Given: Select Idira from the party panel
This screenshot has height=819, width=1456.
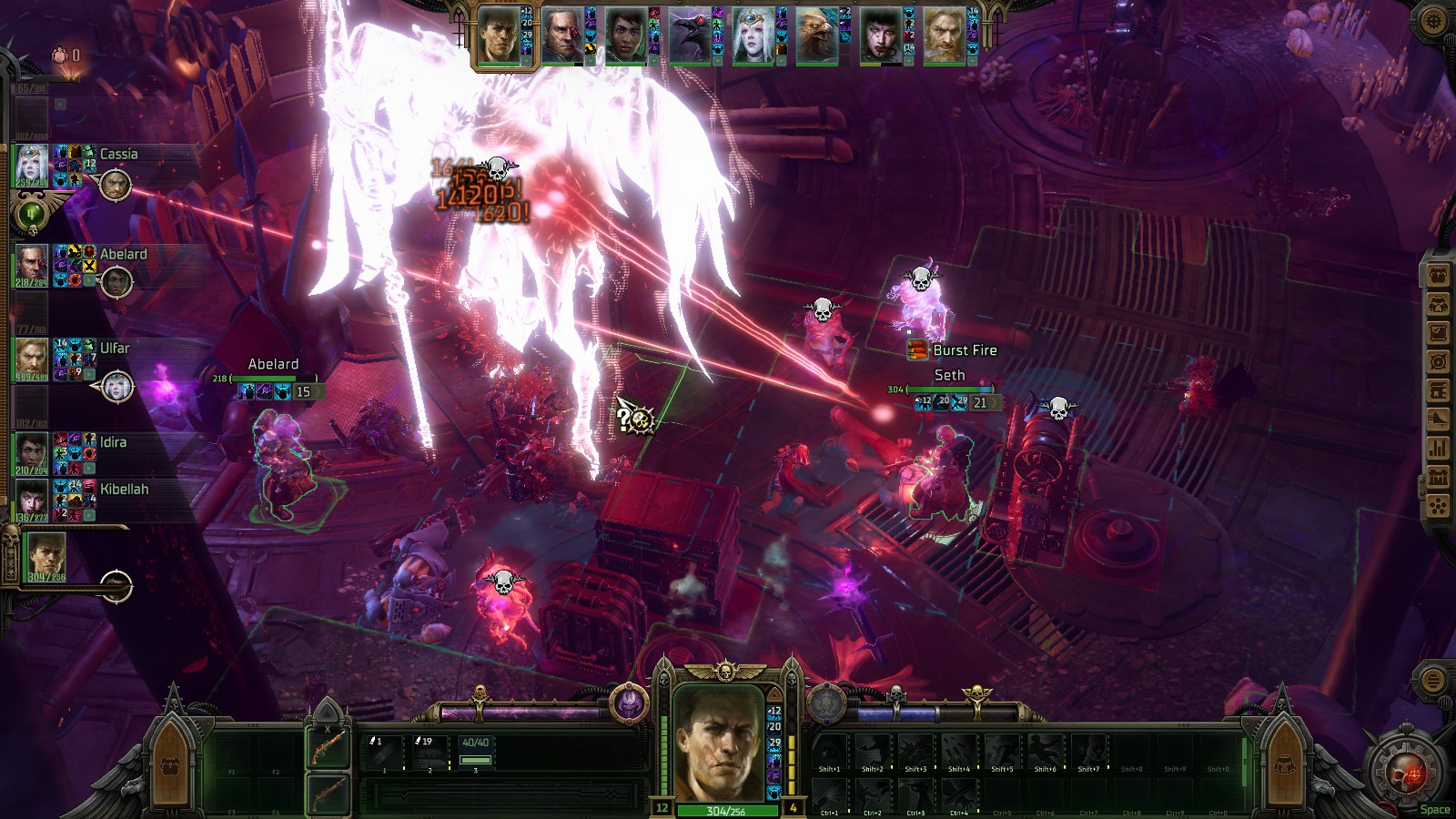Looking at the screenshot, I should pyautogui.click(x=31, y=452).
